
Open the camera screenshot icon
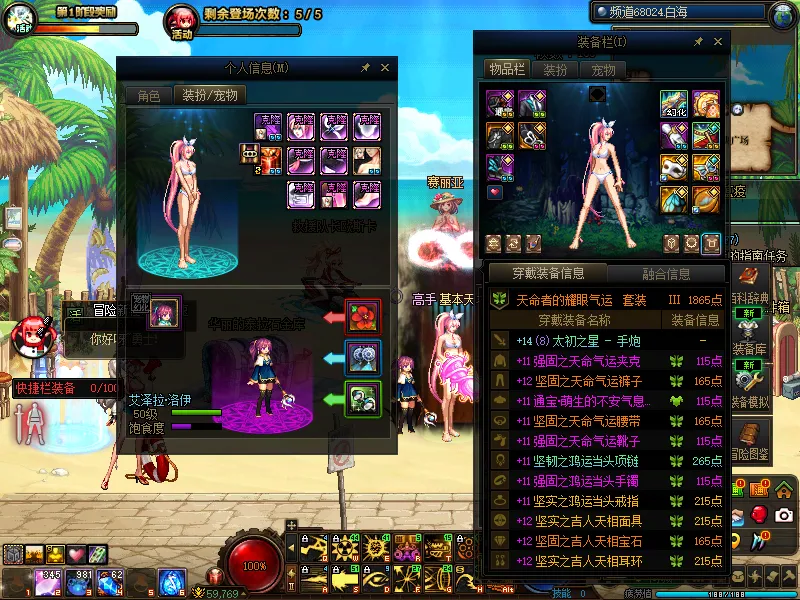pyautogui.click(x=784, y=514)
